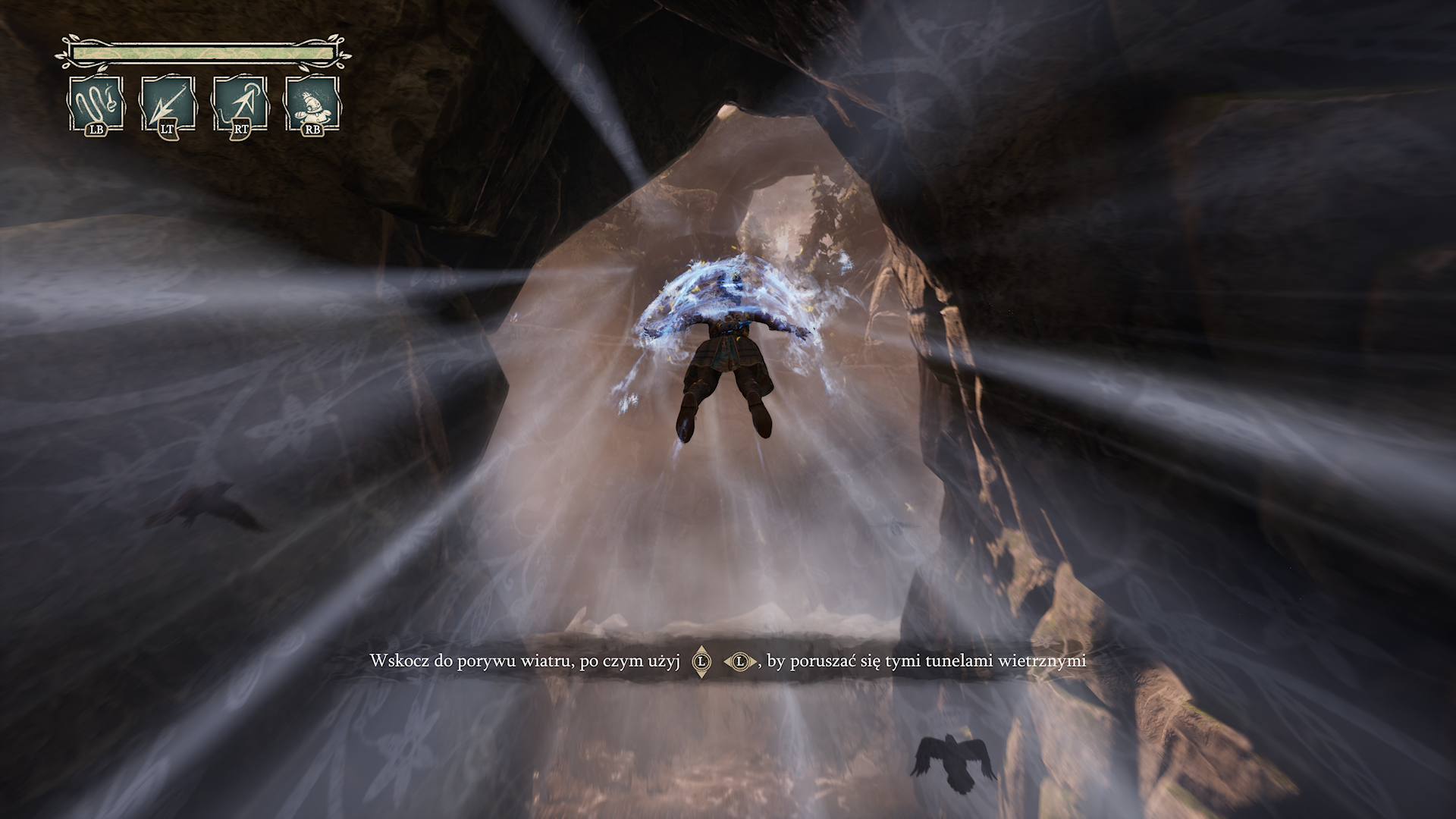
Task: Activate the thread-and-needle ability icon
Action: point(96,102)
